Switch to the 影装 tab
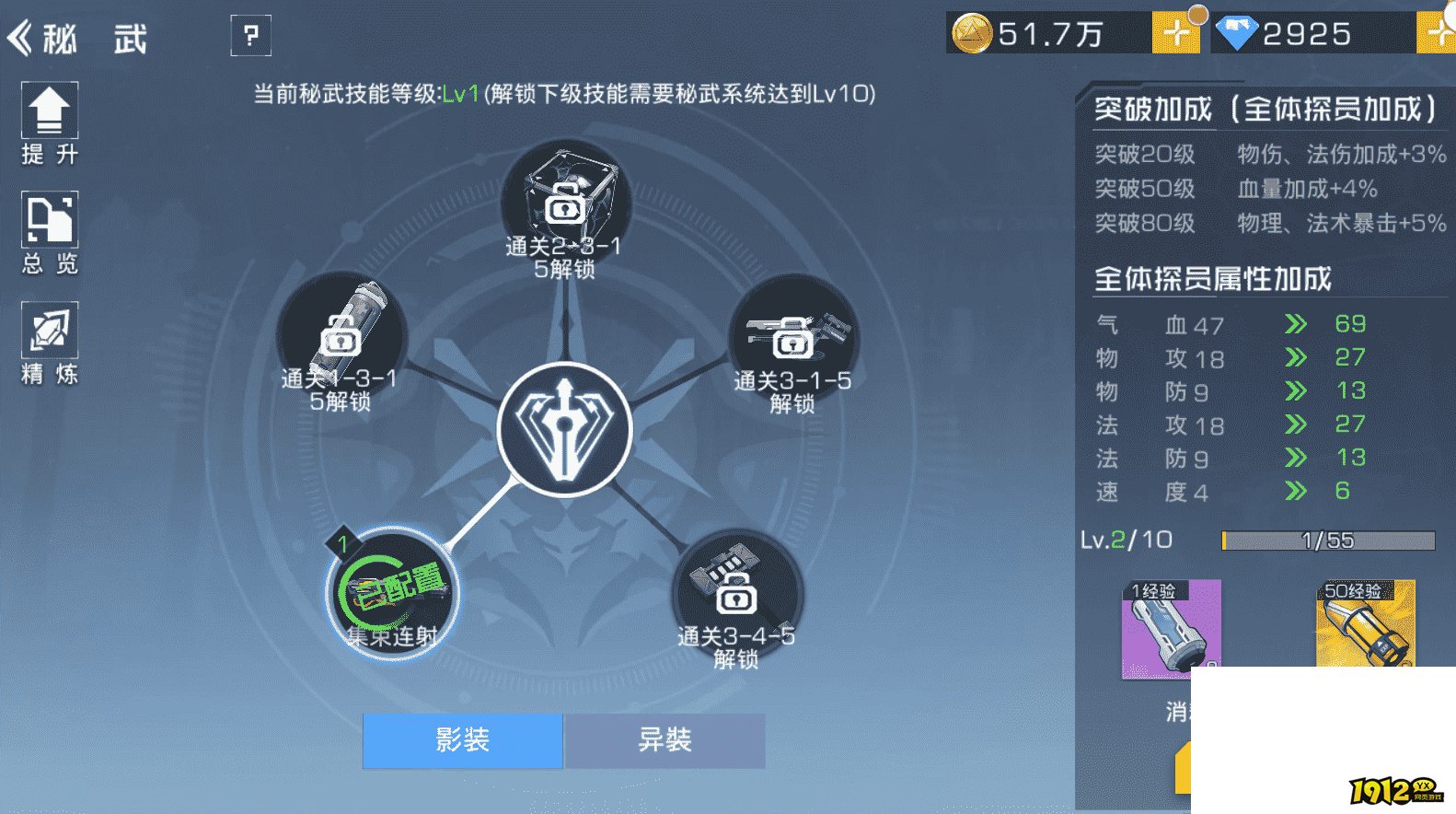Image resolution: width=1456 pixels, height=814 pixels. pyautogui.click(x=463, y=740)
